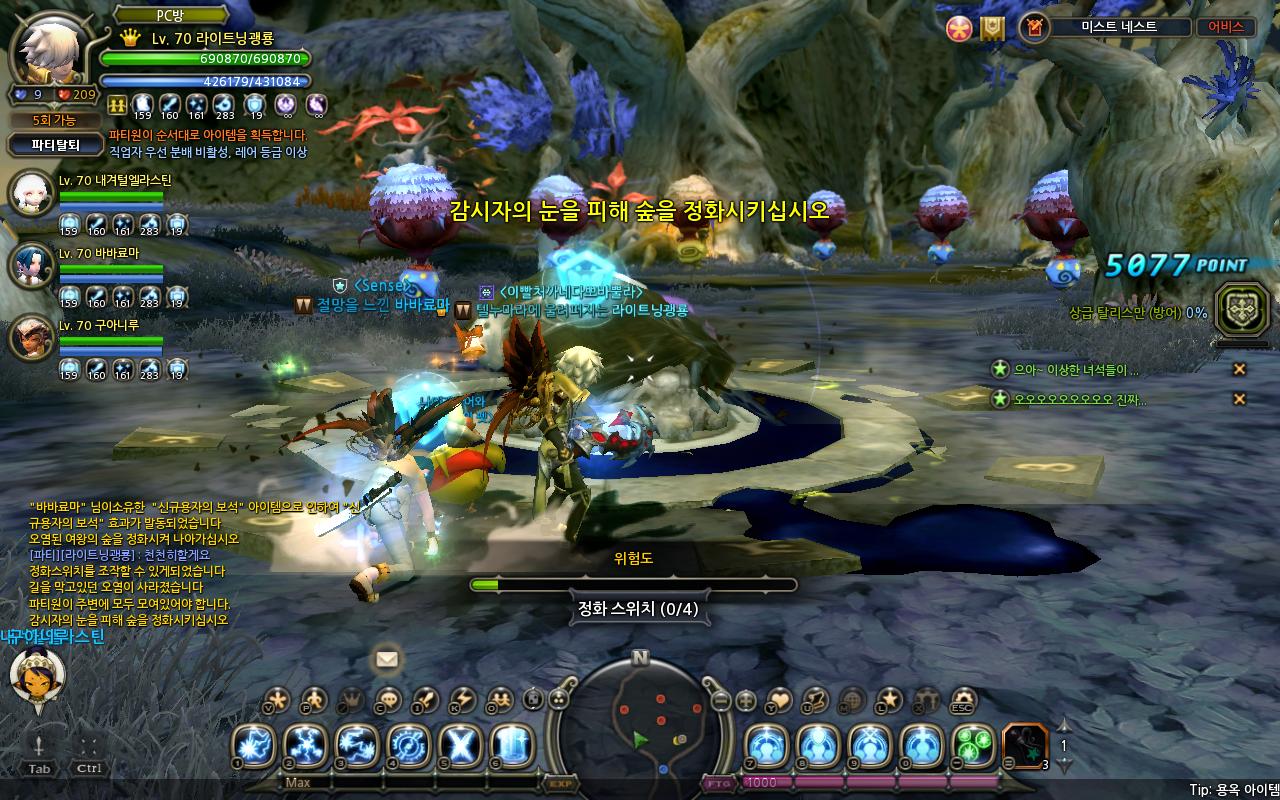Screen dimensions: 1280x800
Task: Open the mail envelope notification
Action: (x=387, y=658)
